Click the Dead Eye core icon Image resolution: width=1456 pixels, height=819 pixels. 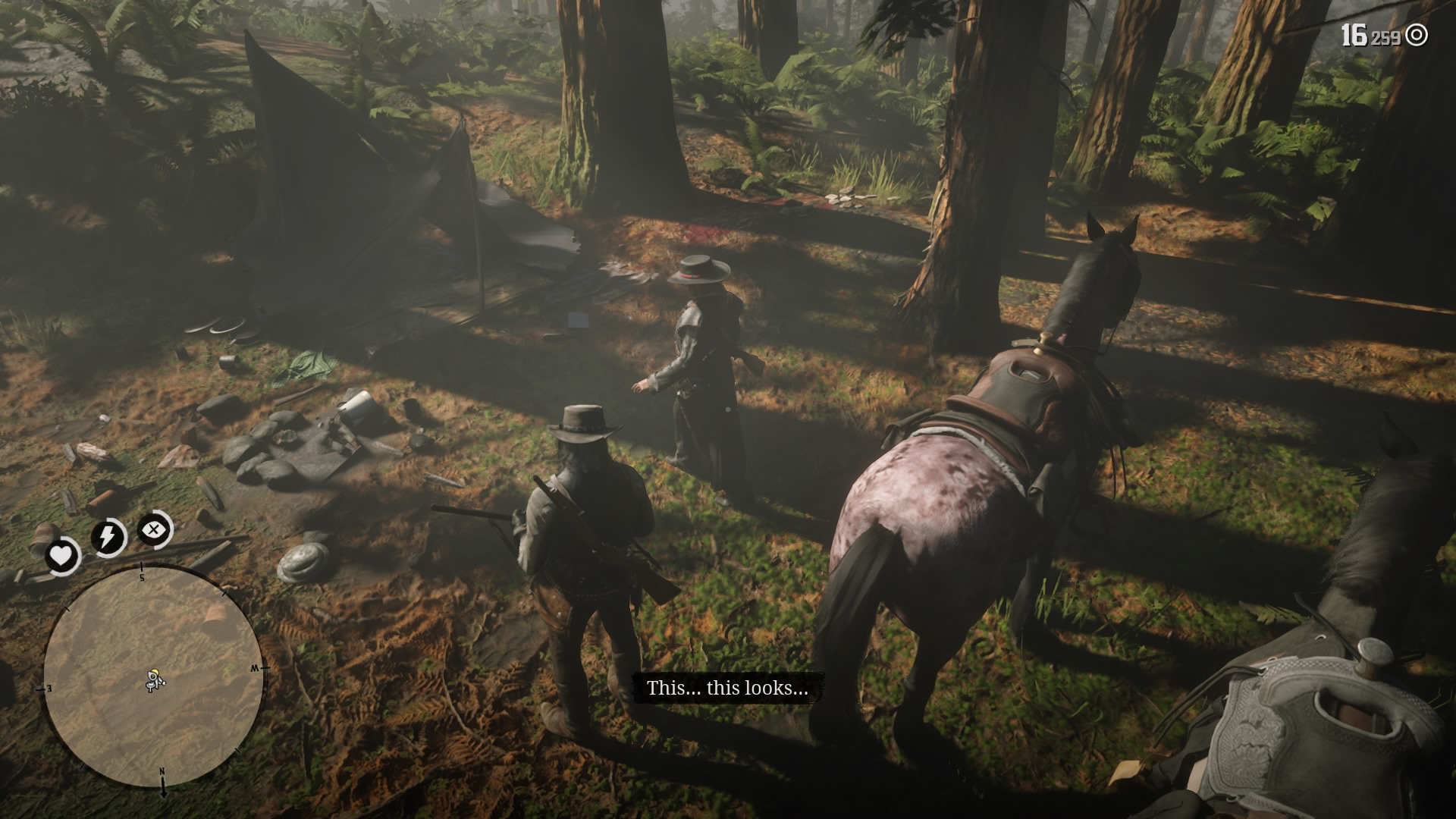point(152,529)
